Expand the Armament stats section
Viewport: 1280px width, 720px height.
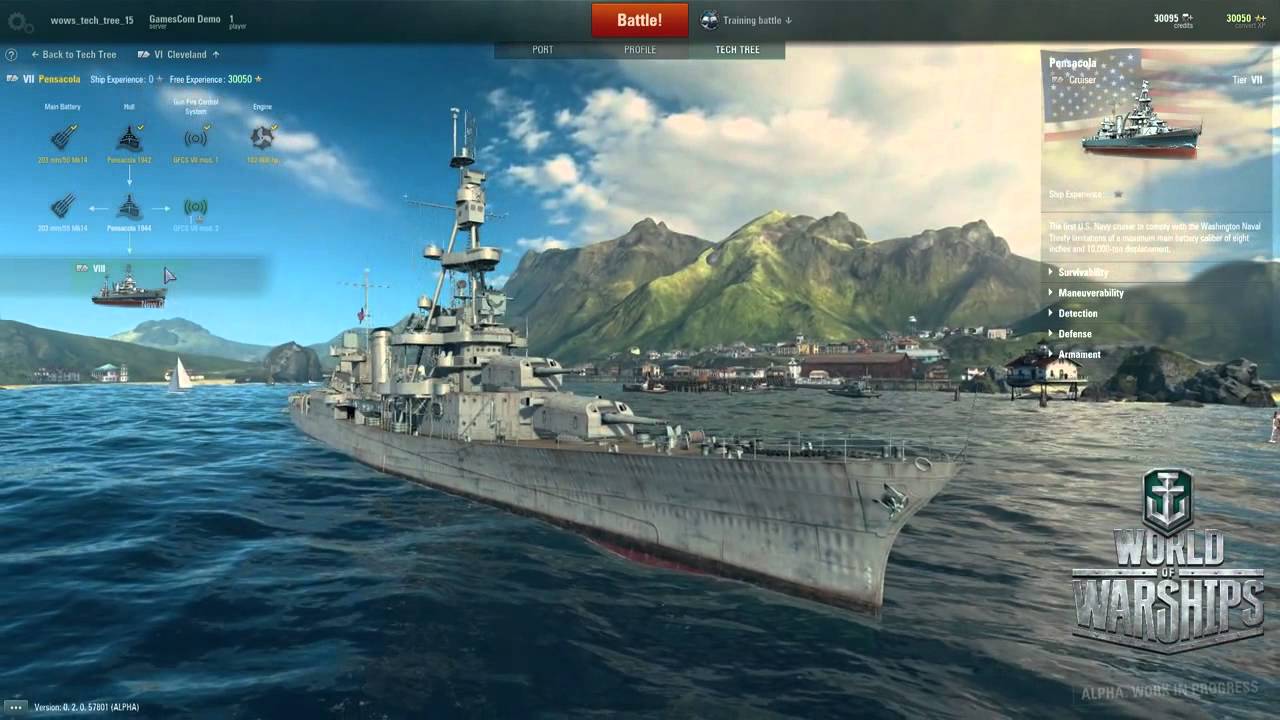point(1079,354)
